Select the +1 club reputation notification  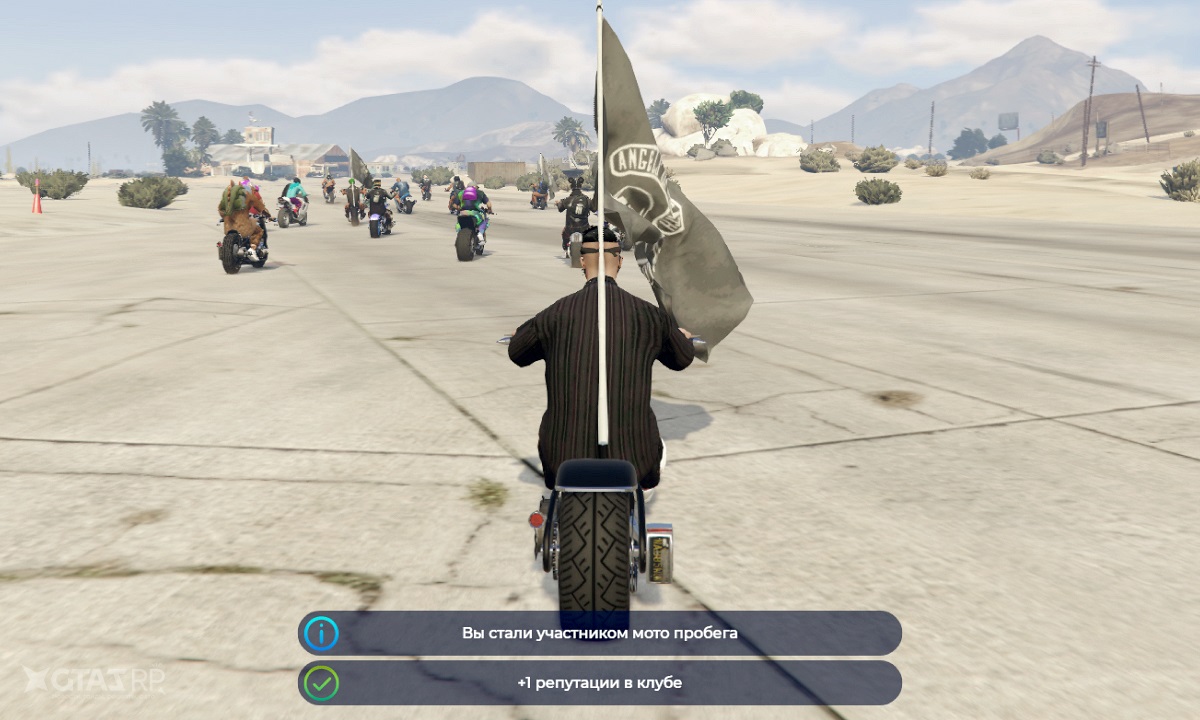[x=600, y=683]
